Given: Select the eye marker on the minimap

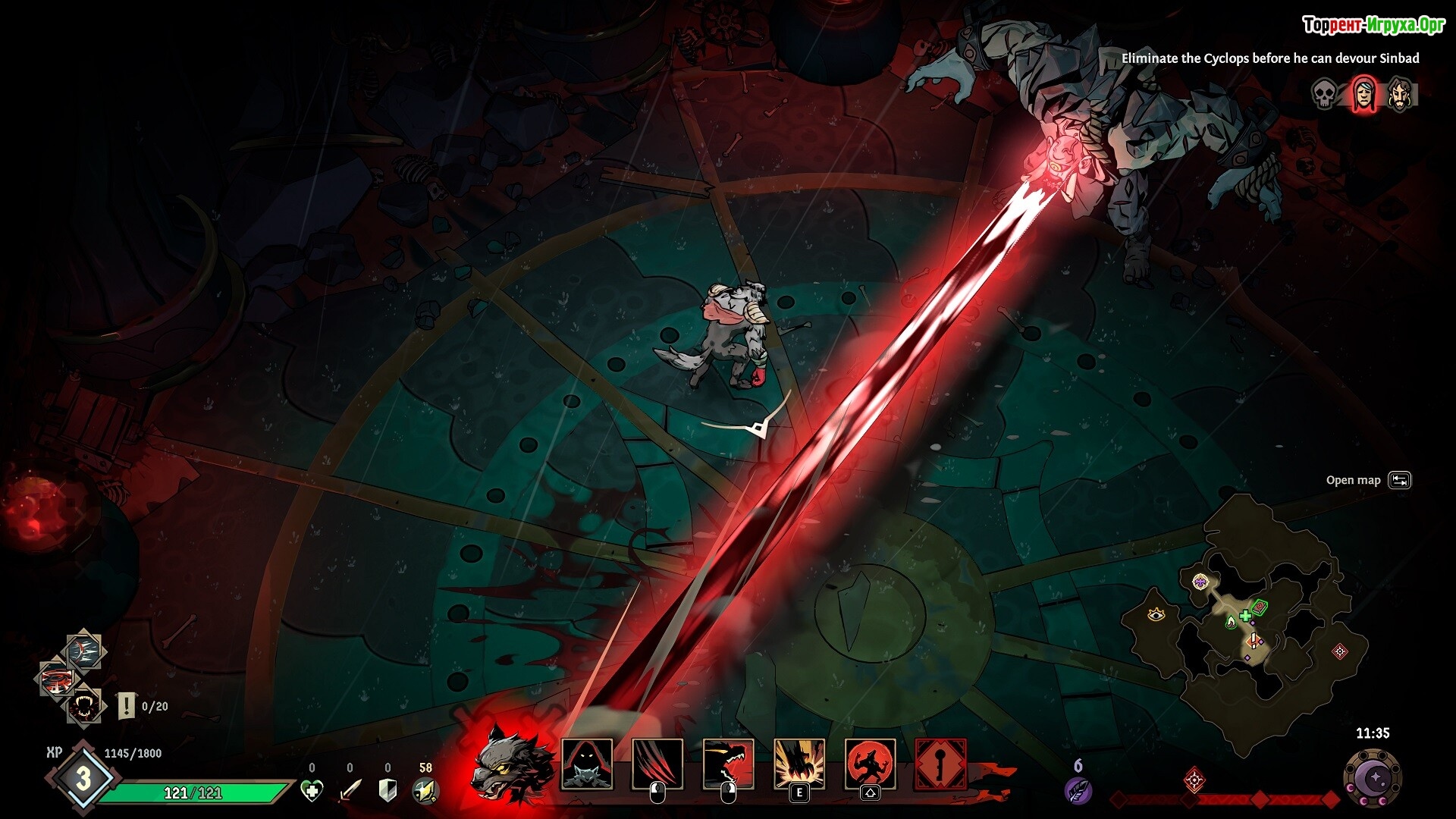Looking at the screenshot, I should click(1156, 613).
